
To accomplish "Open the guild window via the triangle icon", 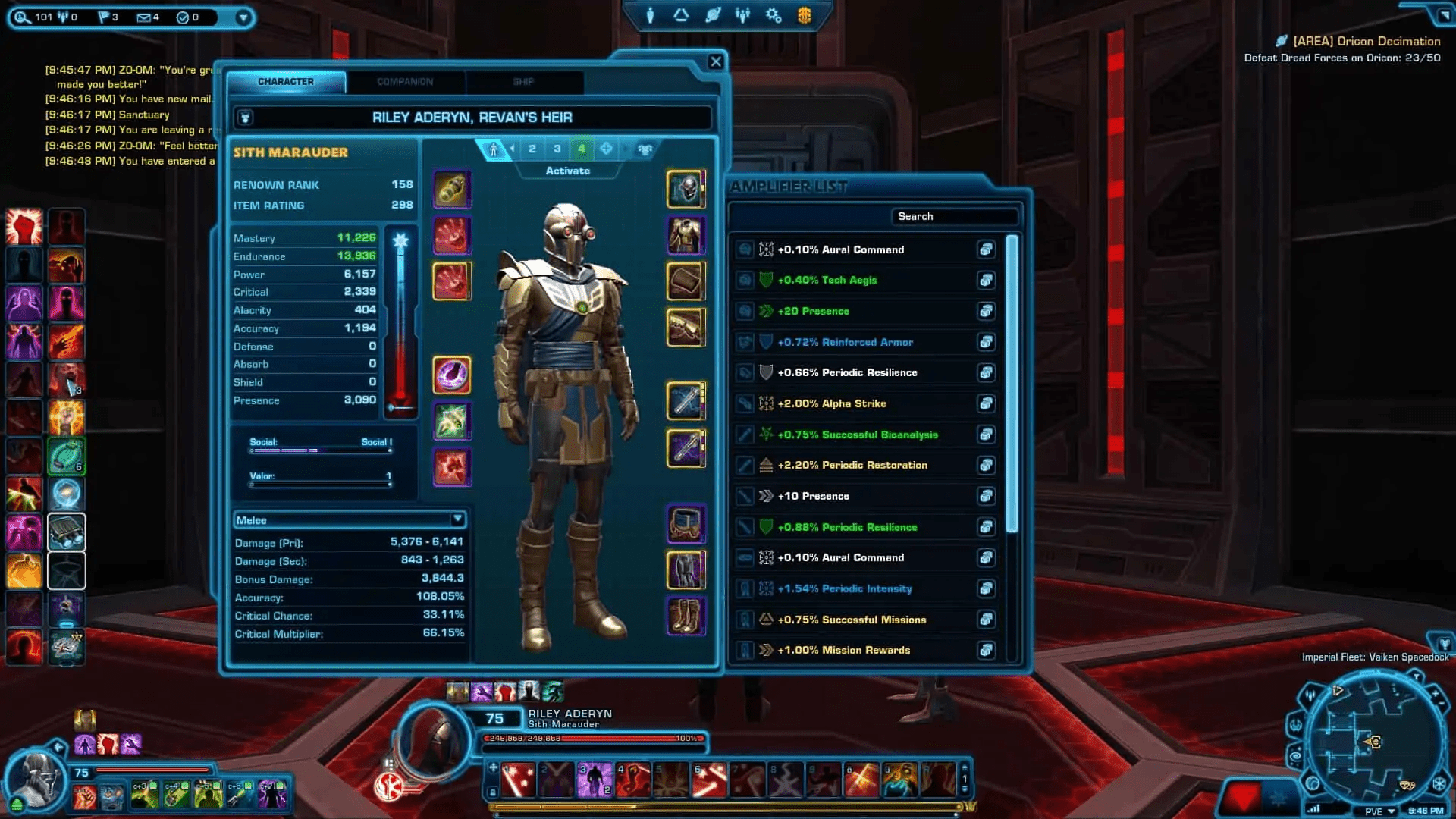I will coord(680,14).
